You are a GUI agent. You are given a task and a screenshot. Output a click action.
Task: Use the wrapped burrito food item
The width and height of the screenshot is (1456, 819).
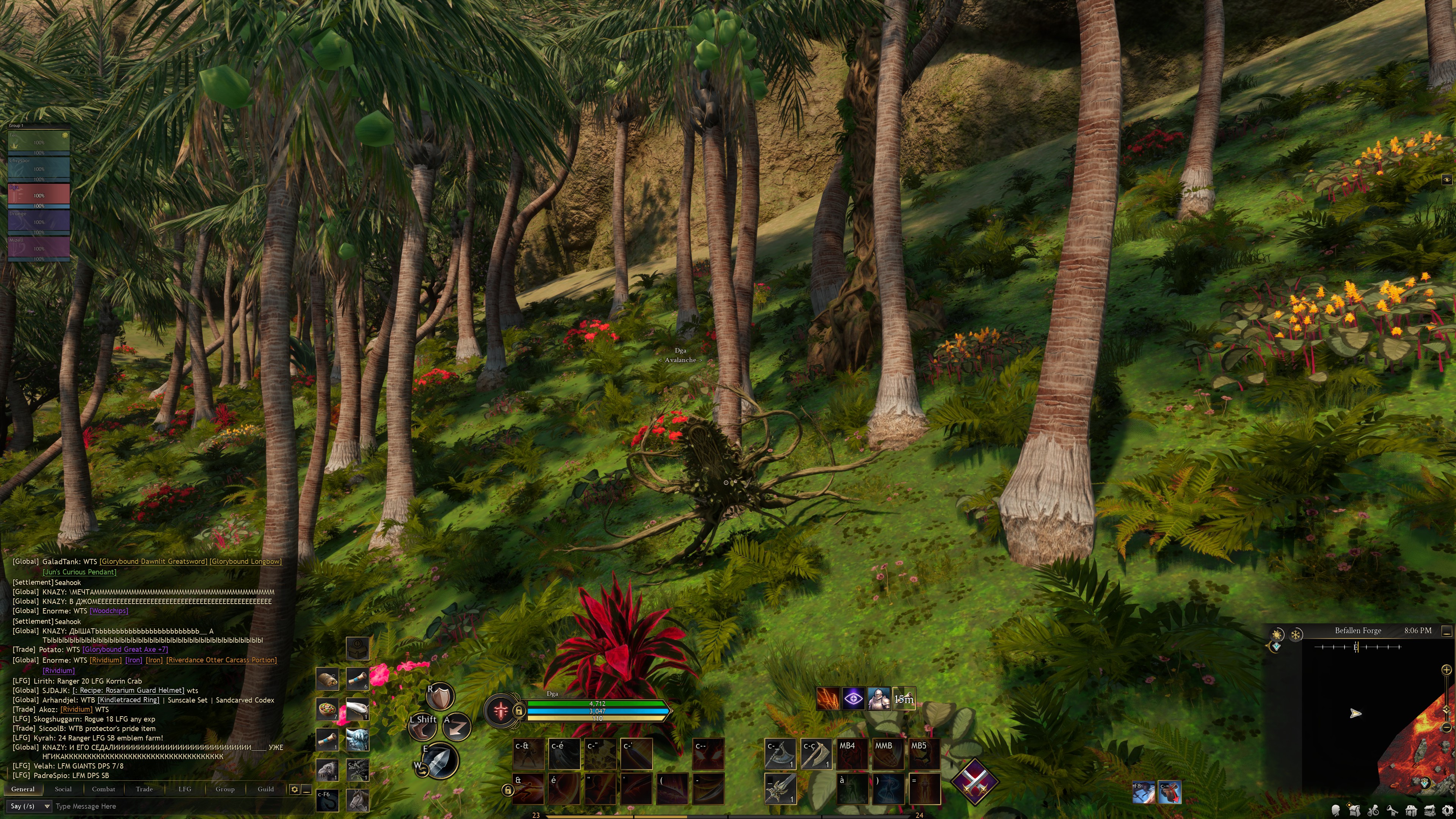point(327,678)
